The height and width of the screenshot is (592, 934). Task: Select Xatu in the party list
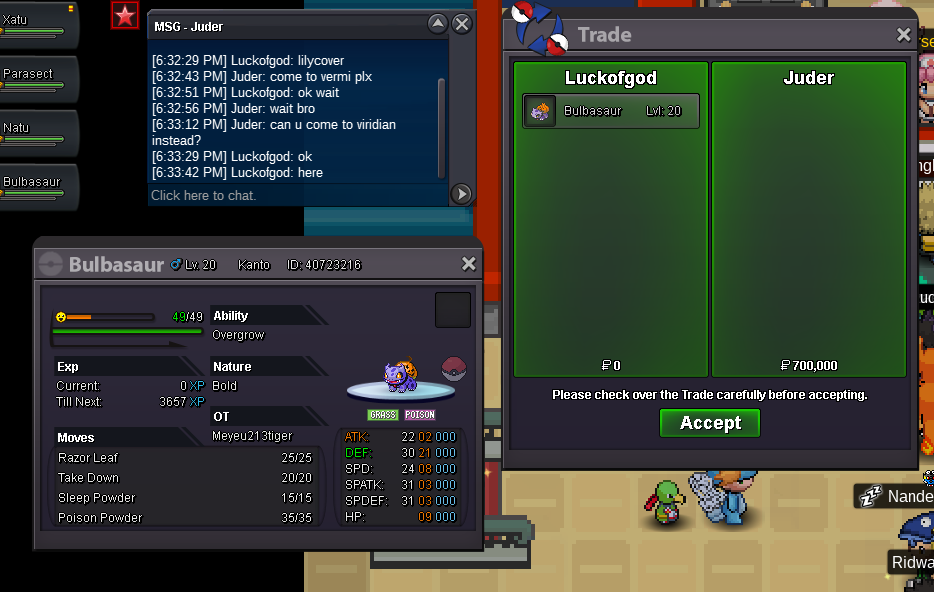pyautogui.click(x=38, y=24)
